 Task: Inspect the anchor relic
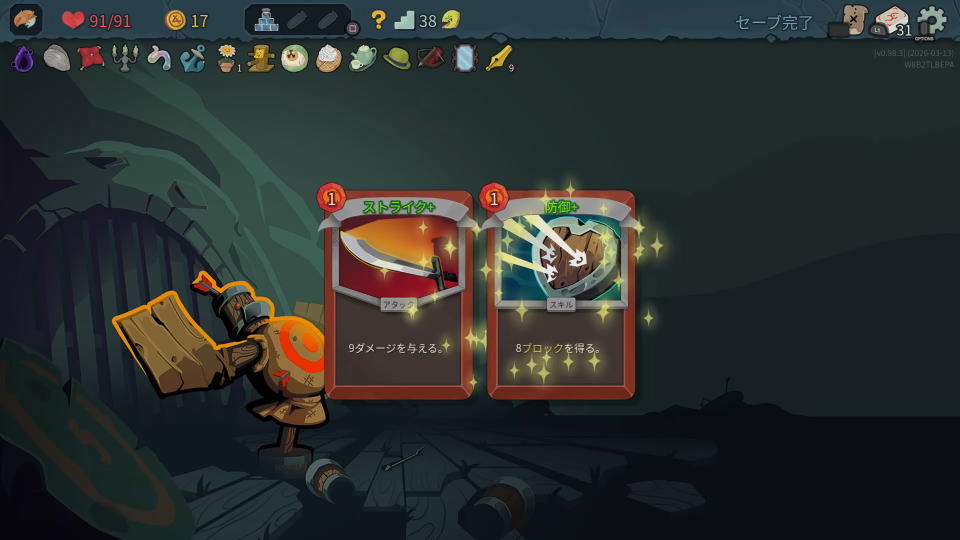click(x=193, y=59)
